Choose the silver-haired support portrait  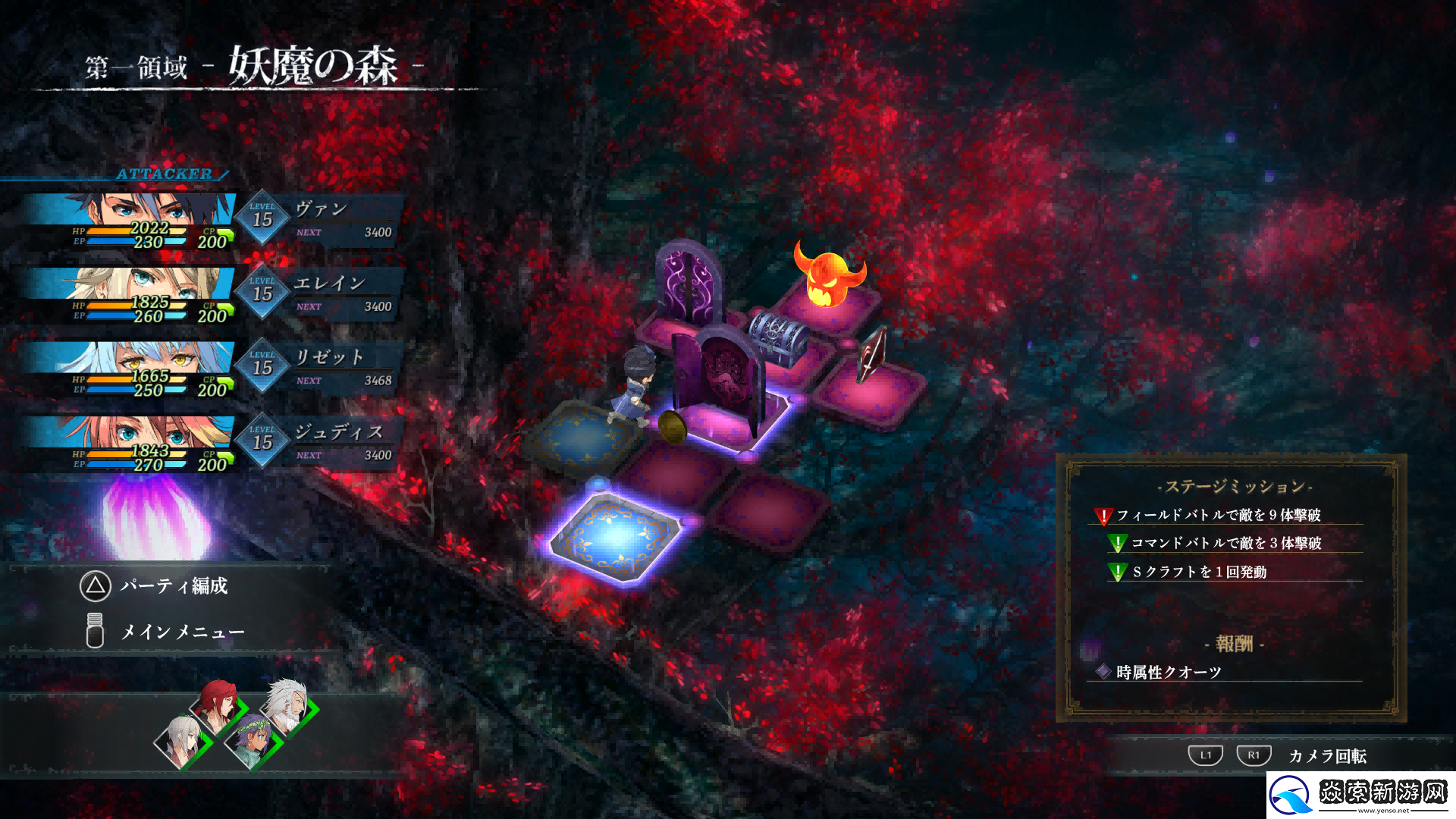coord(180,739)
